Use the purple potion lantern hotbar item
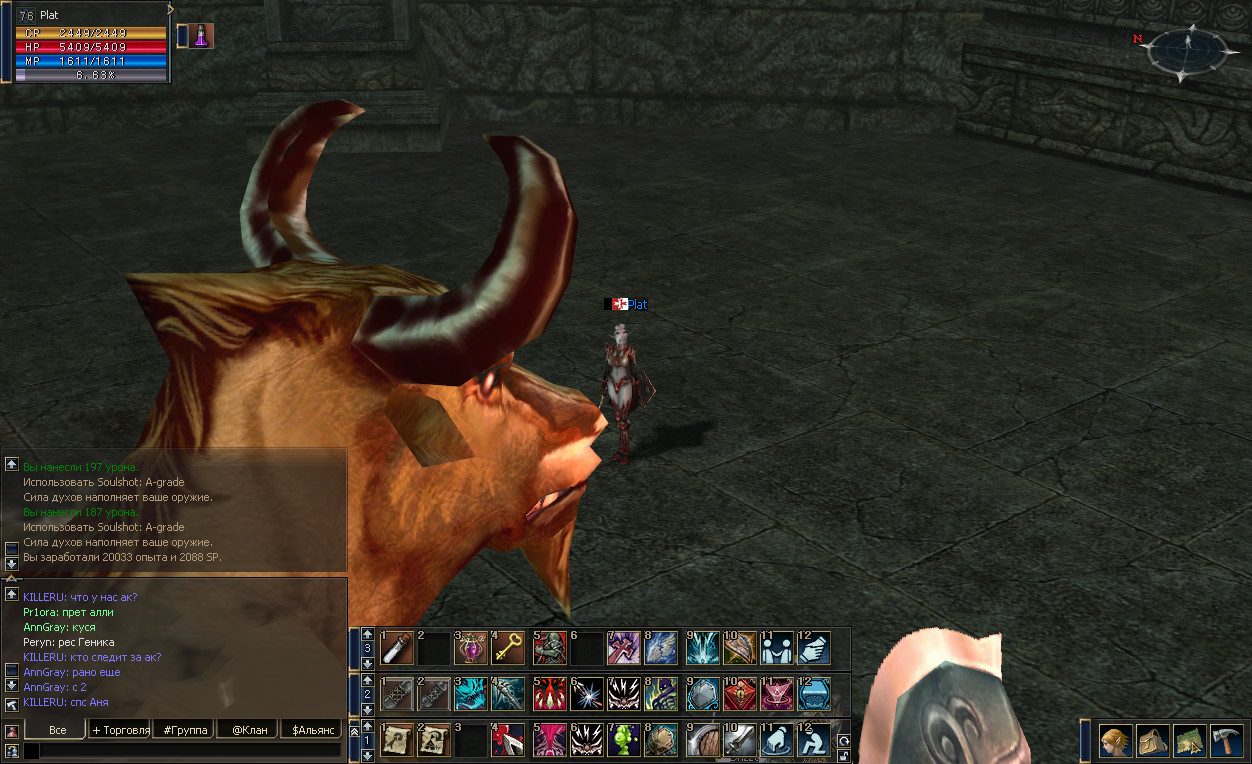The height and width of the screenshot is (764, 1252). click(470, 648)
